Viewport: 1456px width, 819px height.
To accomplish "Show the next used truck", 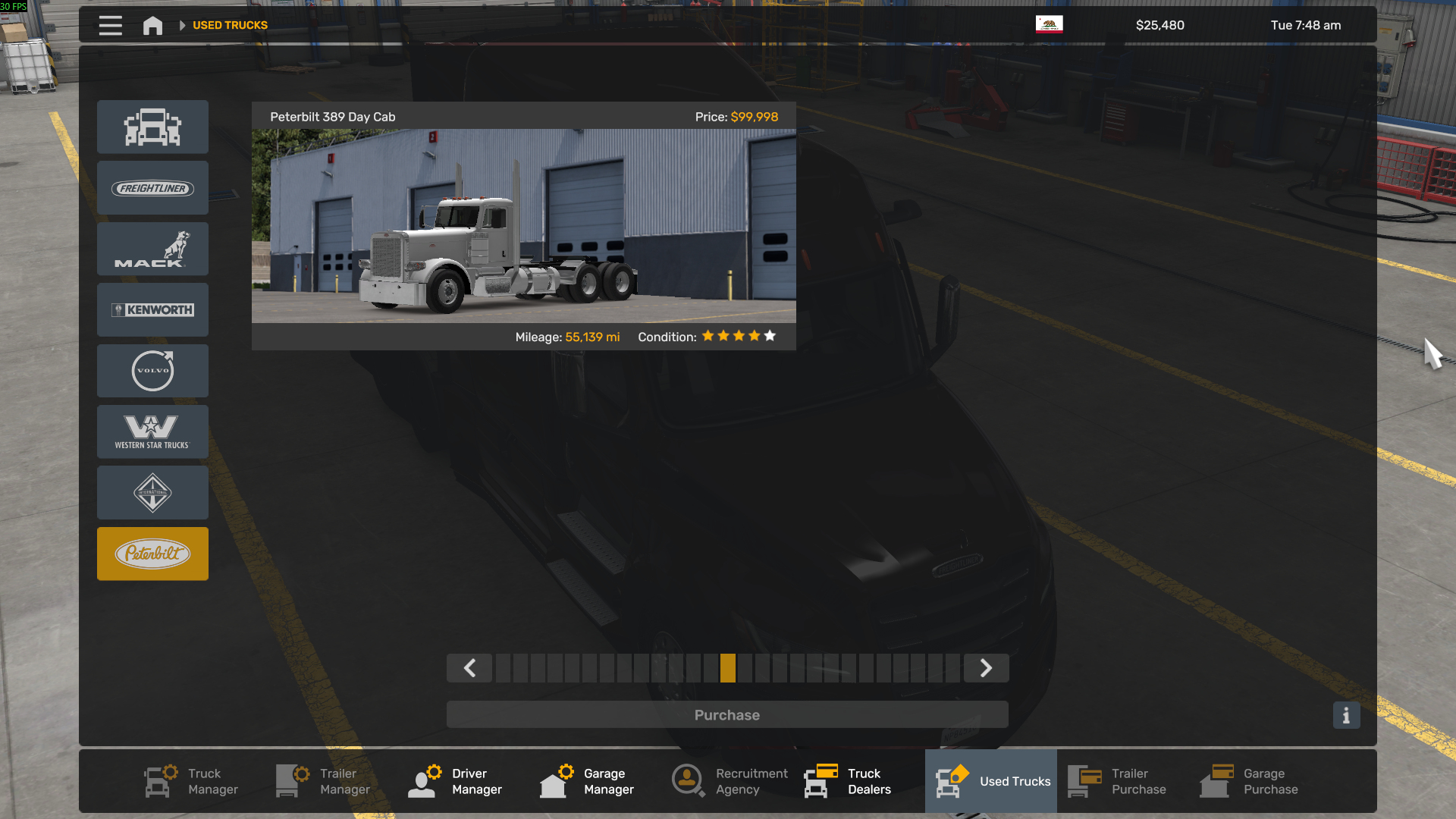I will [986, 668].
